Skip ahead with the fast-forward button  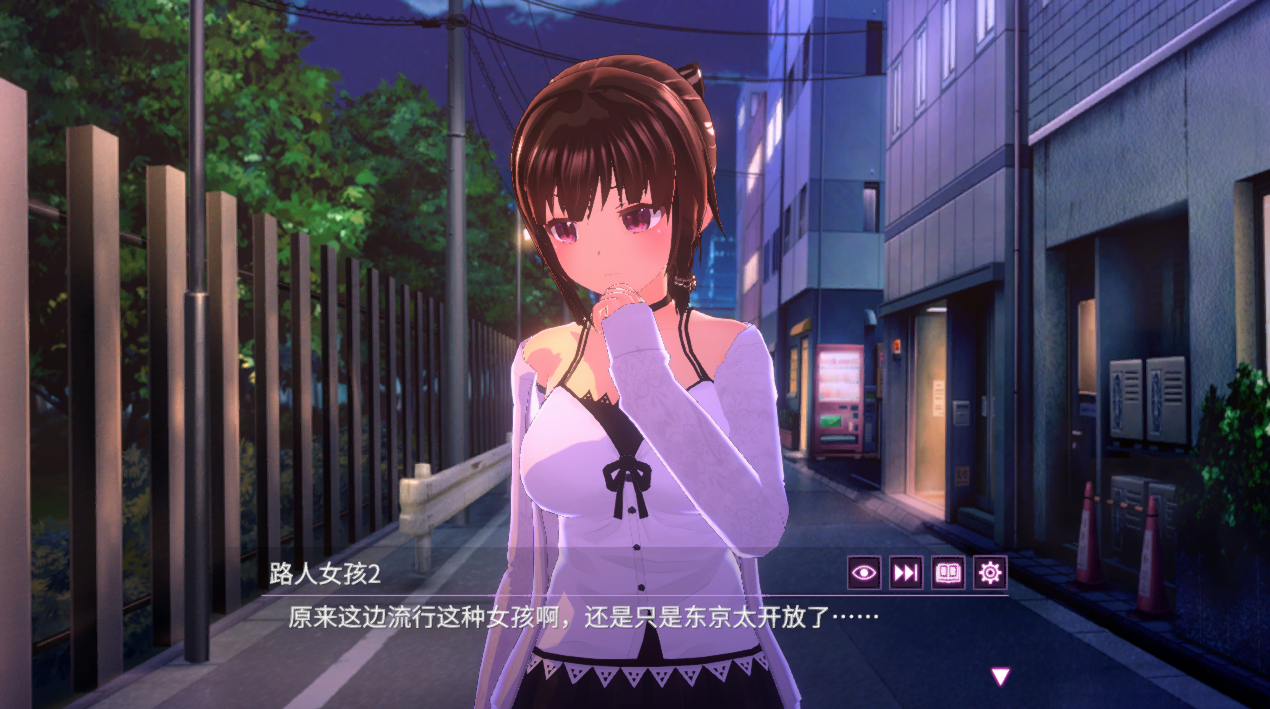[x=906, y=572]
